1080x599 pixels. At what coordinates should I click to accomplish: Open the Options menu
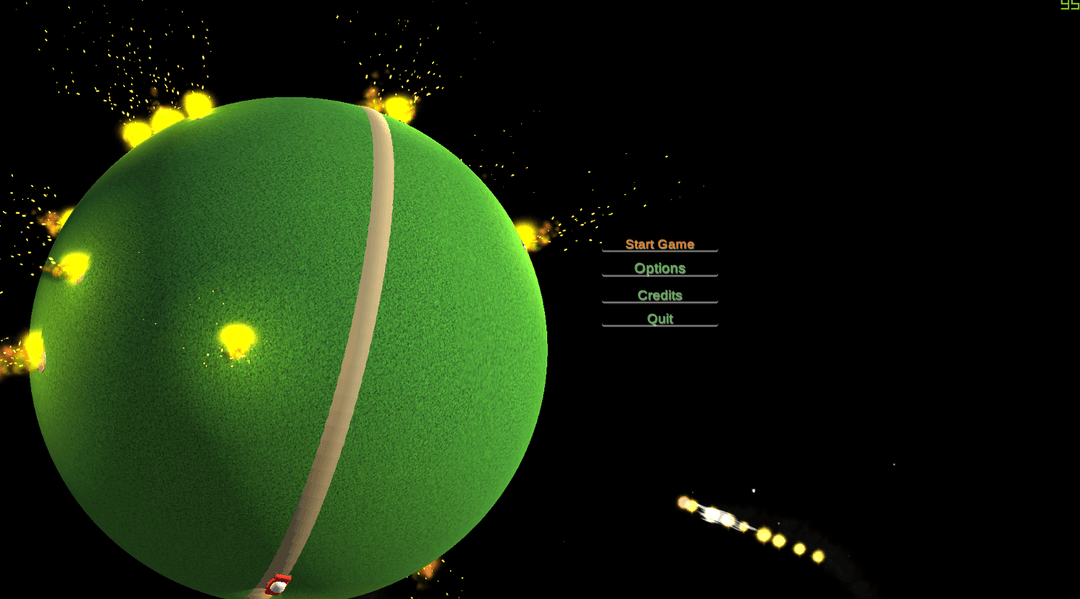pos(659,268)
